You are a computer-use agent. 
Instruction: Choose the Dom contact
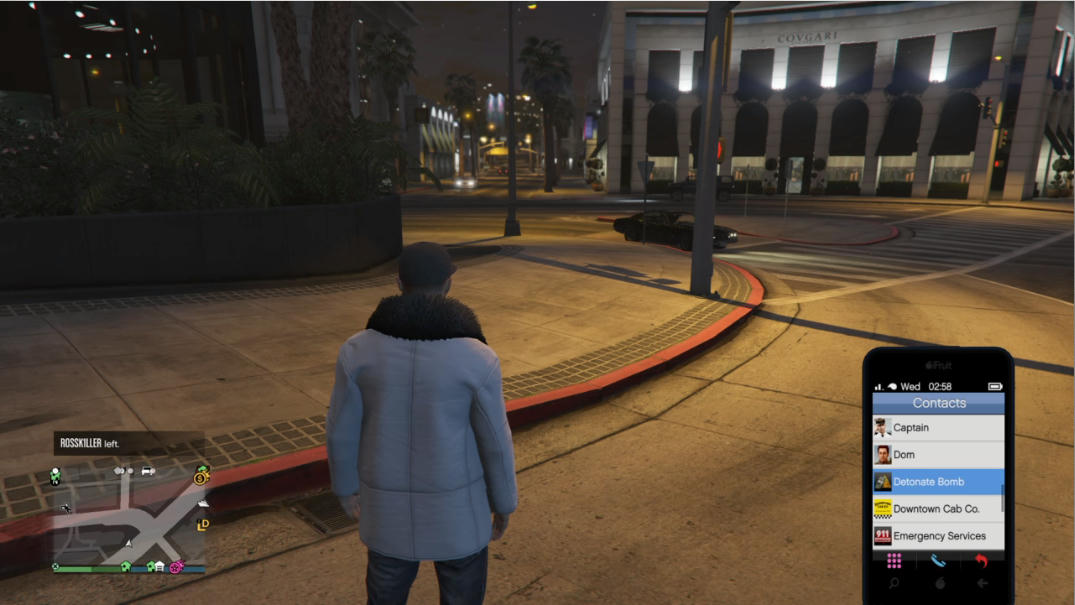click(938, 455)
